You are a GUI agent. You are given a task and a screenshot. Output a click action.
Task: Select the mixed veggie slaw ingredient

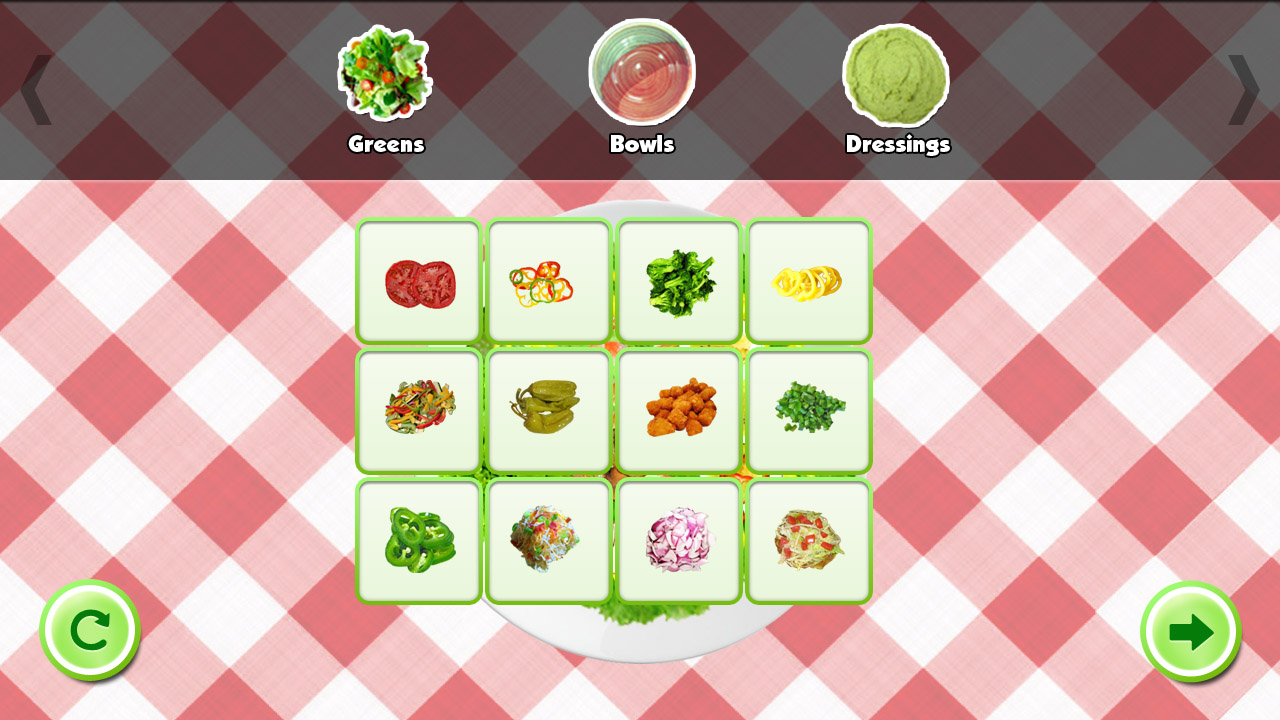[417, 411]
